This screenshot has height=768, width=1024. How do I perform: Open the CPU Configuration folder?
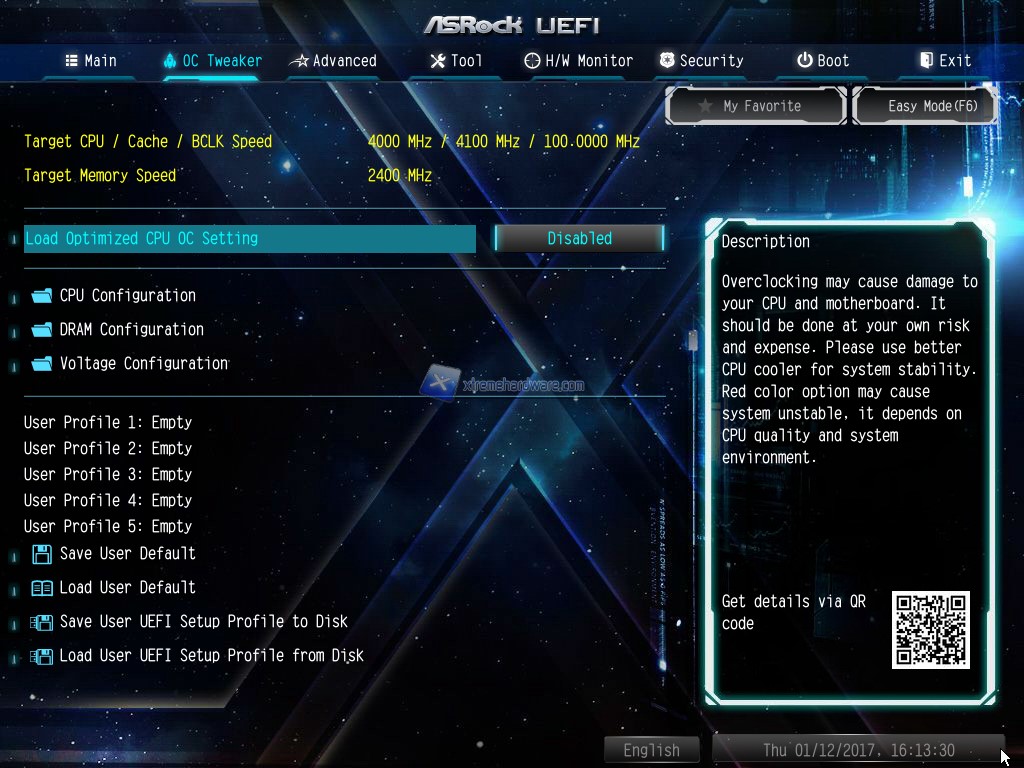tap(127, 296)
